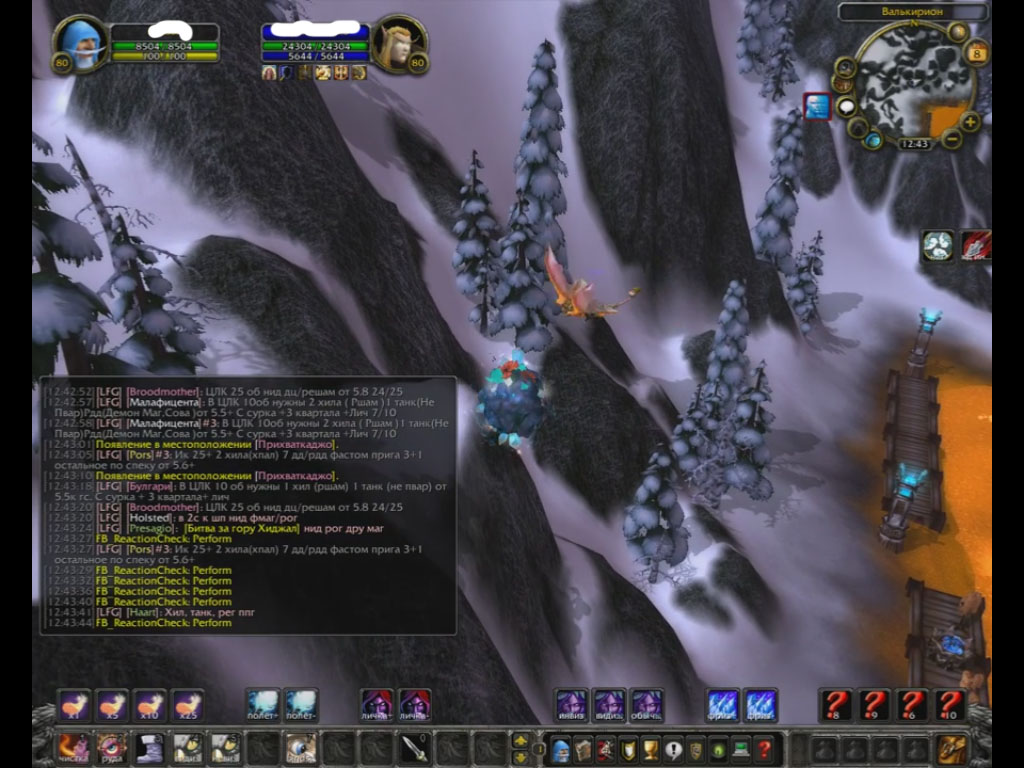
Task: Select the sword item on the action bar
Action: click(x=415, y=748)
